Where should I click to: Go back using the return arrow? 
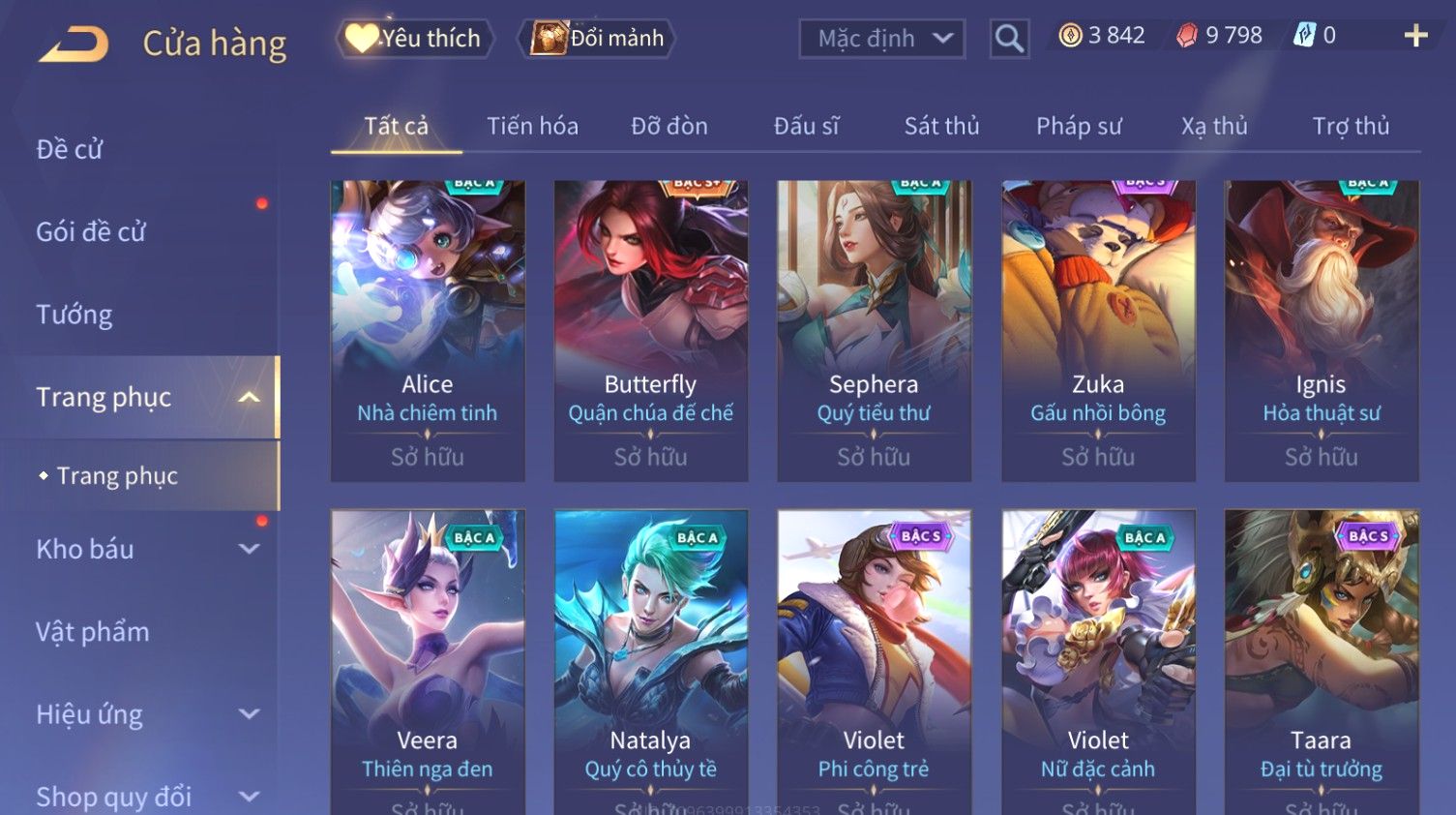74,45
